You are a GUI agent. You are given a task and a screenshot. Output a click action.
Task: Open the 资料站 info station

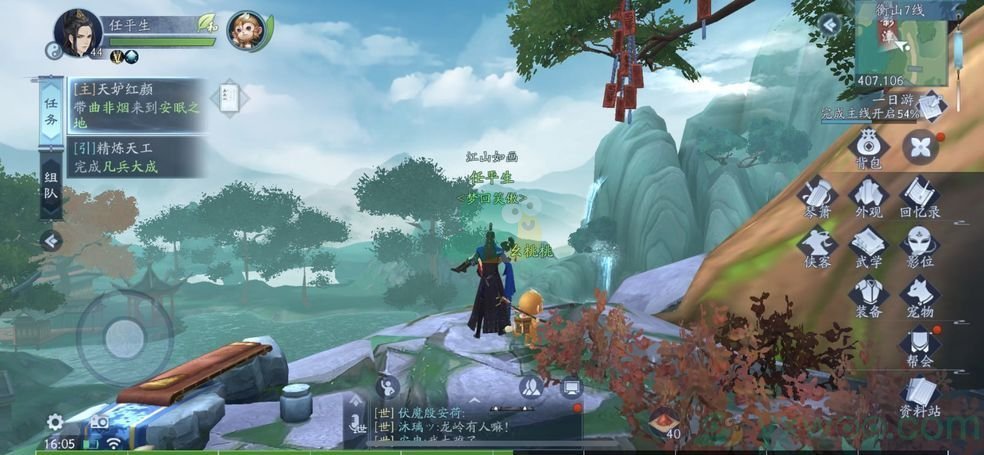pos(919,397)
